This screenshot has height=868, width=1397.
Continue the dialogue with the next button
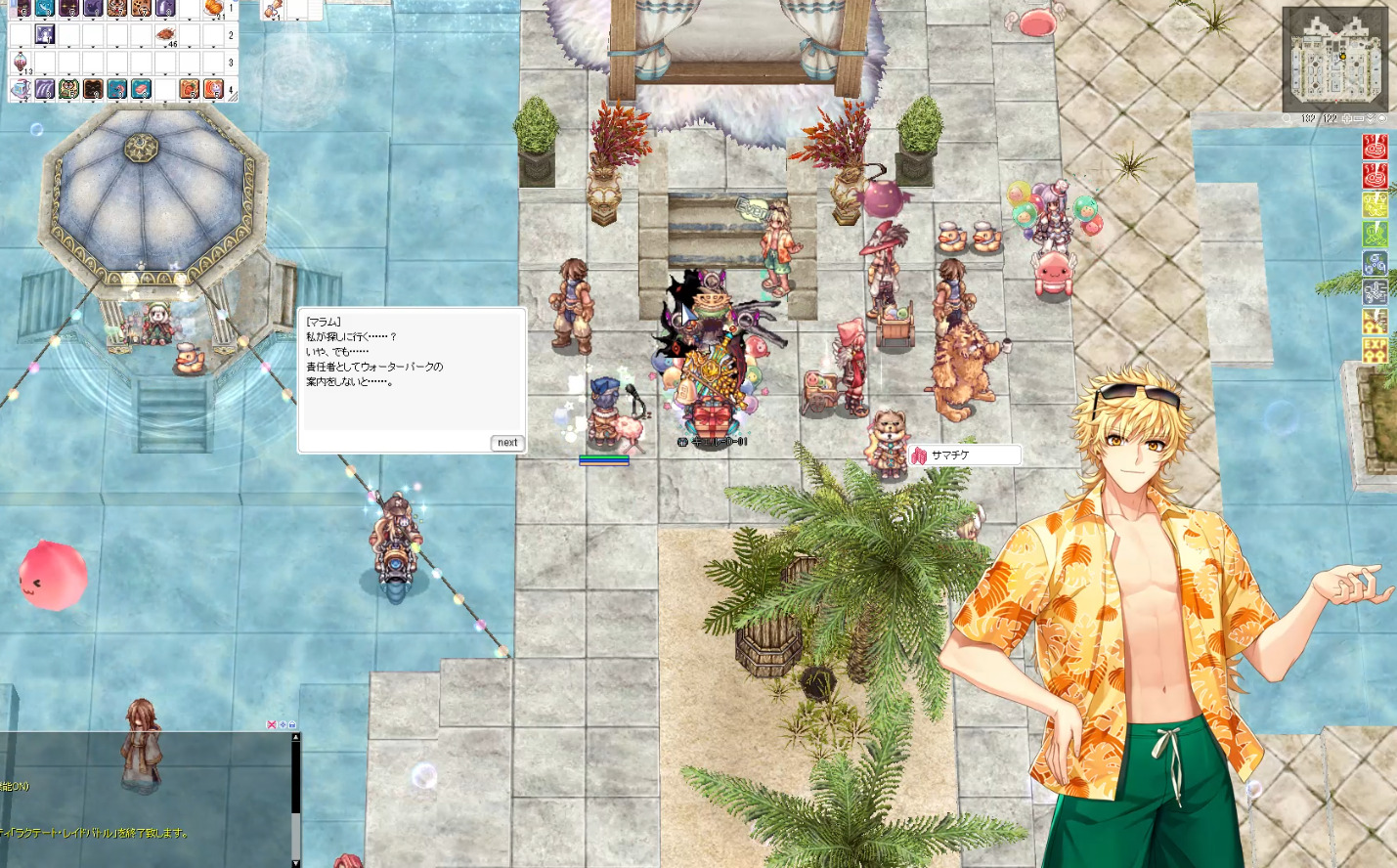coord(507,443)
